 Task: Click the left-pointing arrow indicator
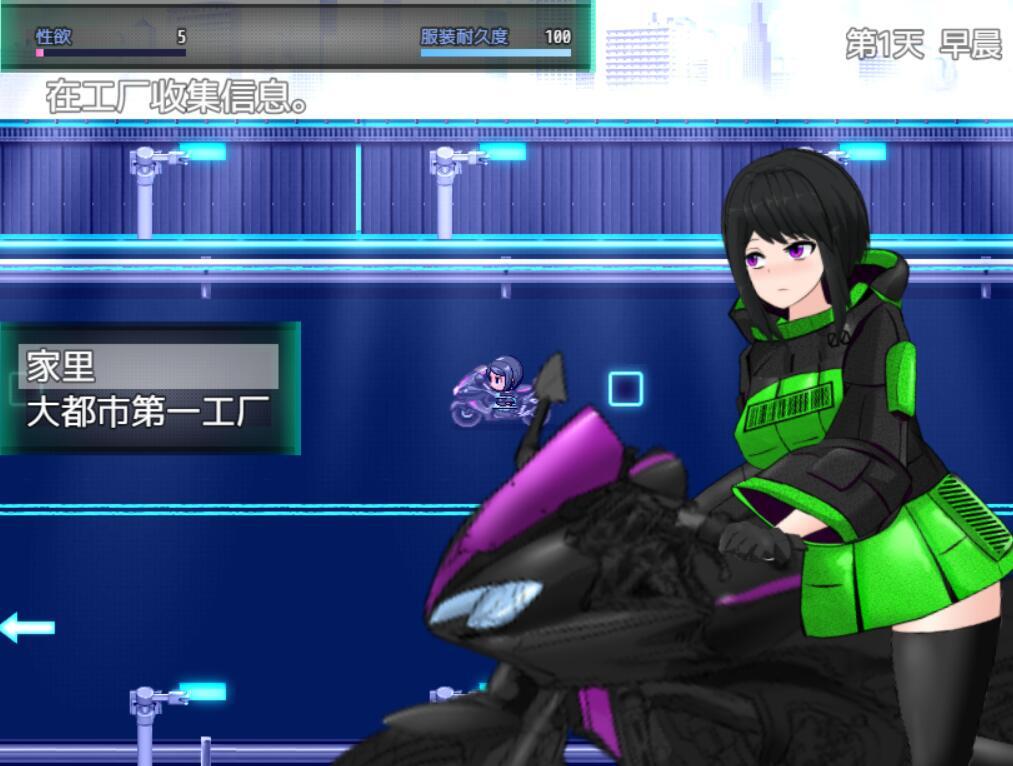27,628
